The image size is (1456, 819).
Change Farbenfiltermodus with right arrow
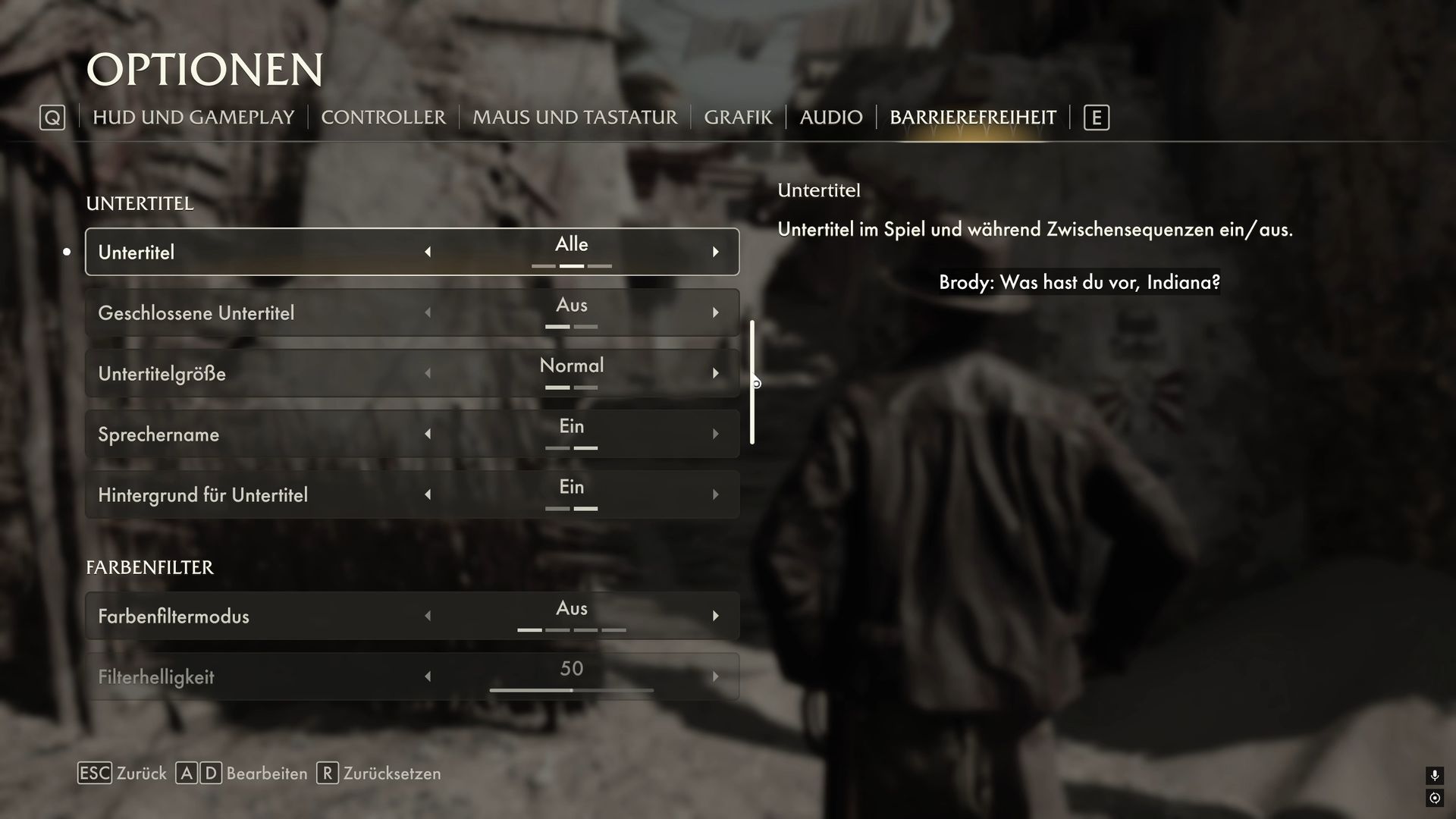coord(715,616)
